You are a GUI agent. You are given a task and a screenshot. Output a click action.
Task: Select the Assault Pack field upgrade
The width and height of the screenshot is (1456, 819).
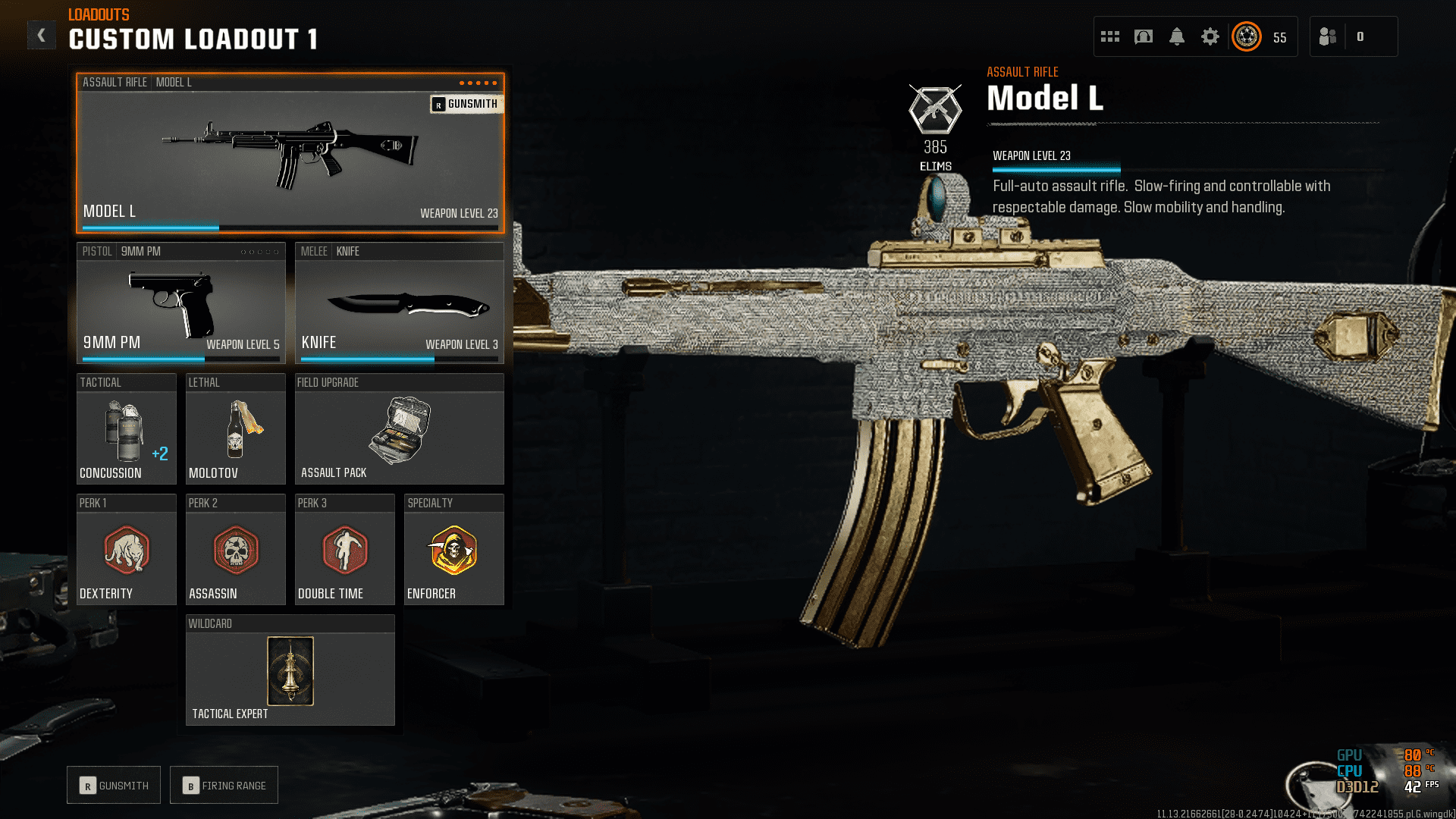click(x=399, y=429)
